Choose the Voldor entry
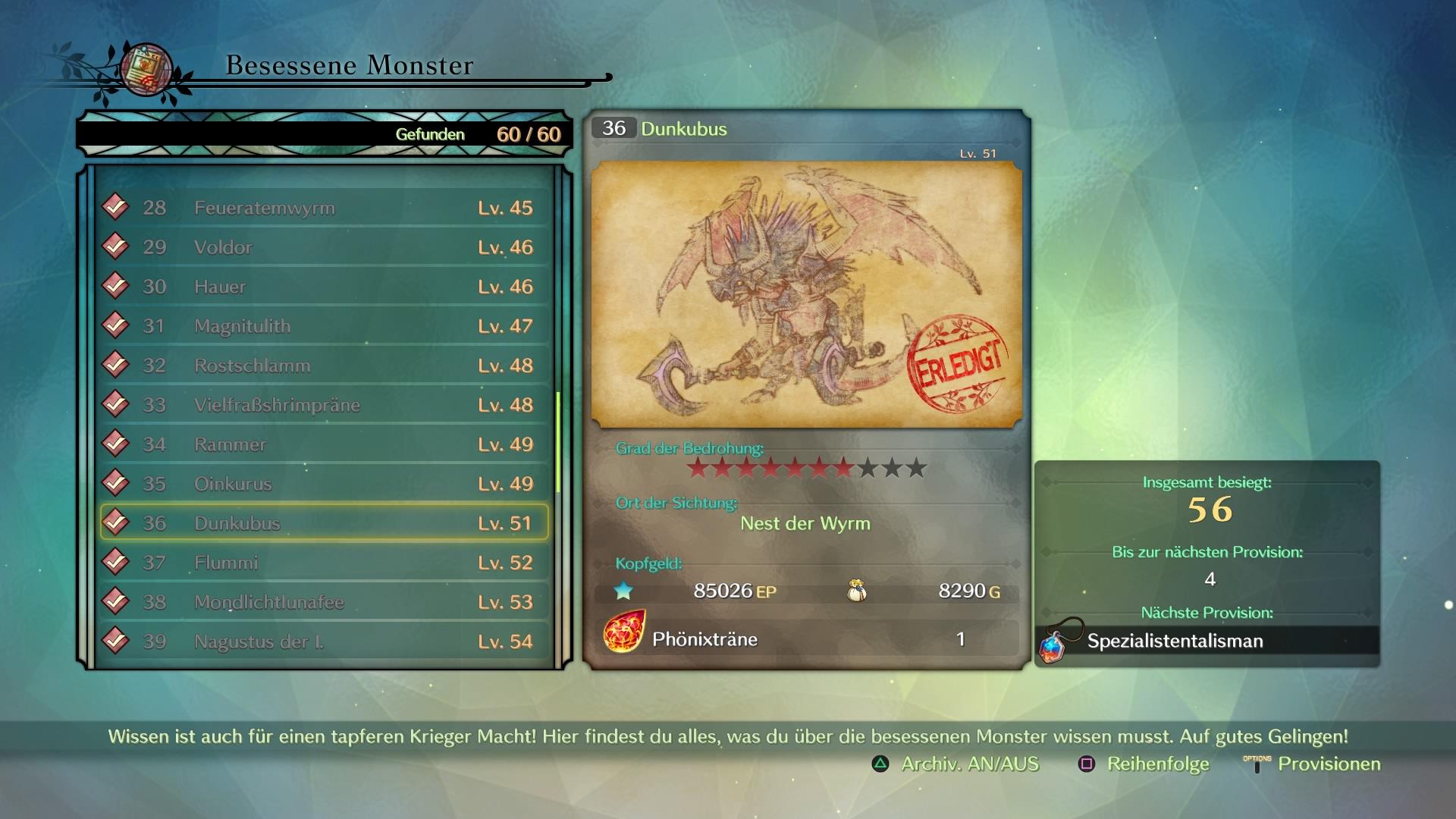The height and width of the screenshot is (819, 1456). (325, 247)
